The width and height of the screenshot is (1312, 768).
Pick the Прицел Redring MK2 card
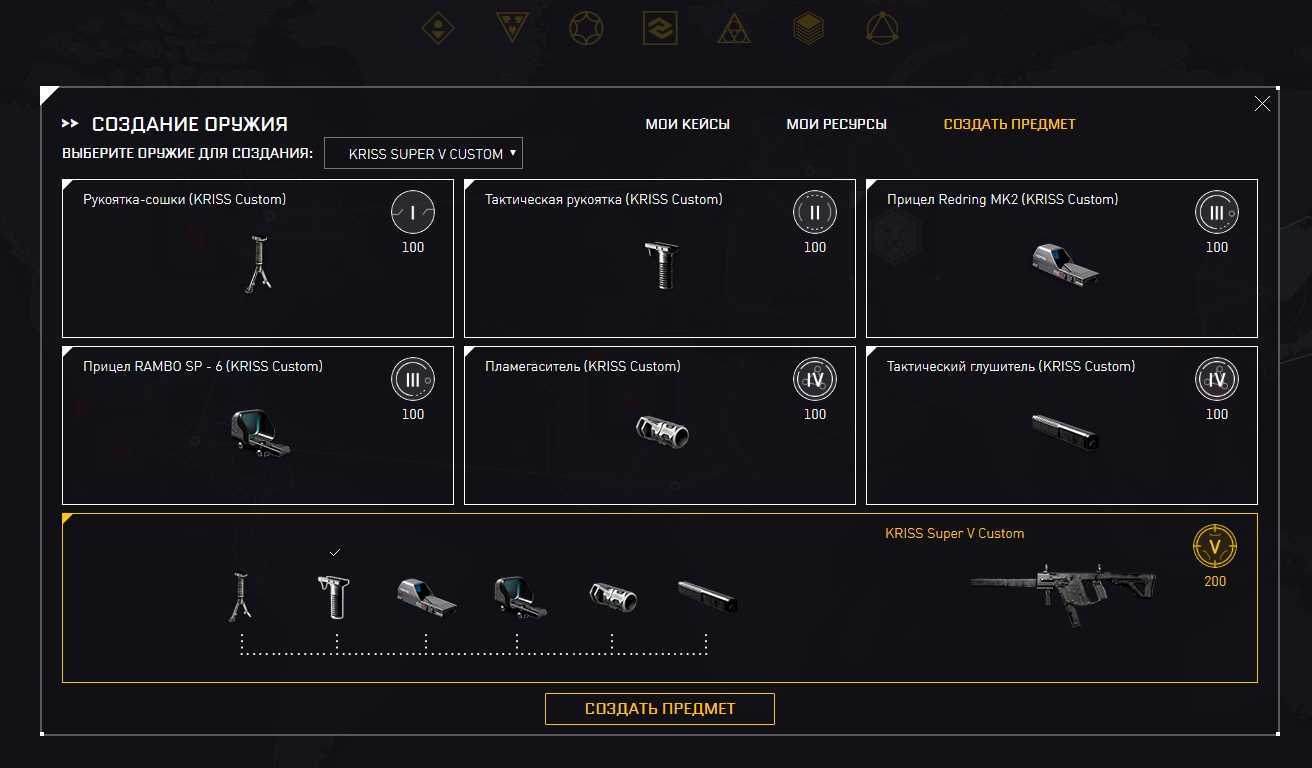1061,259
